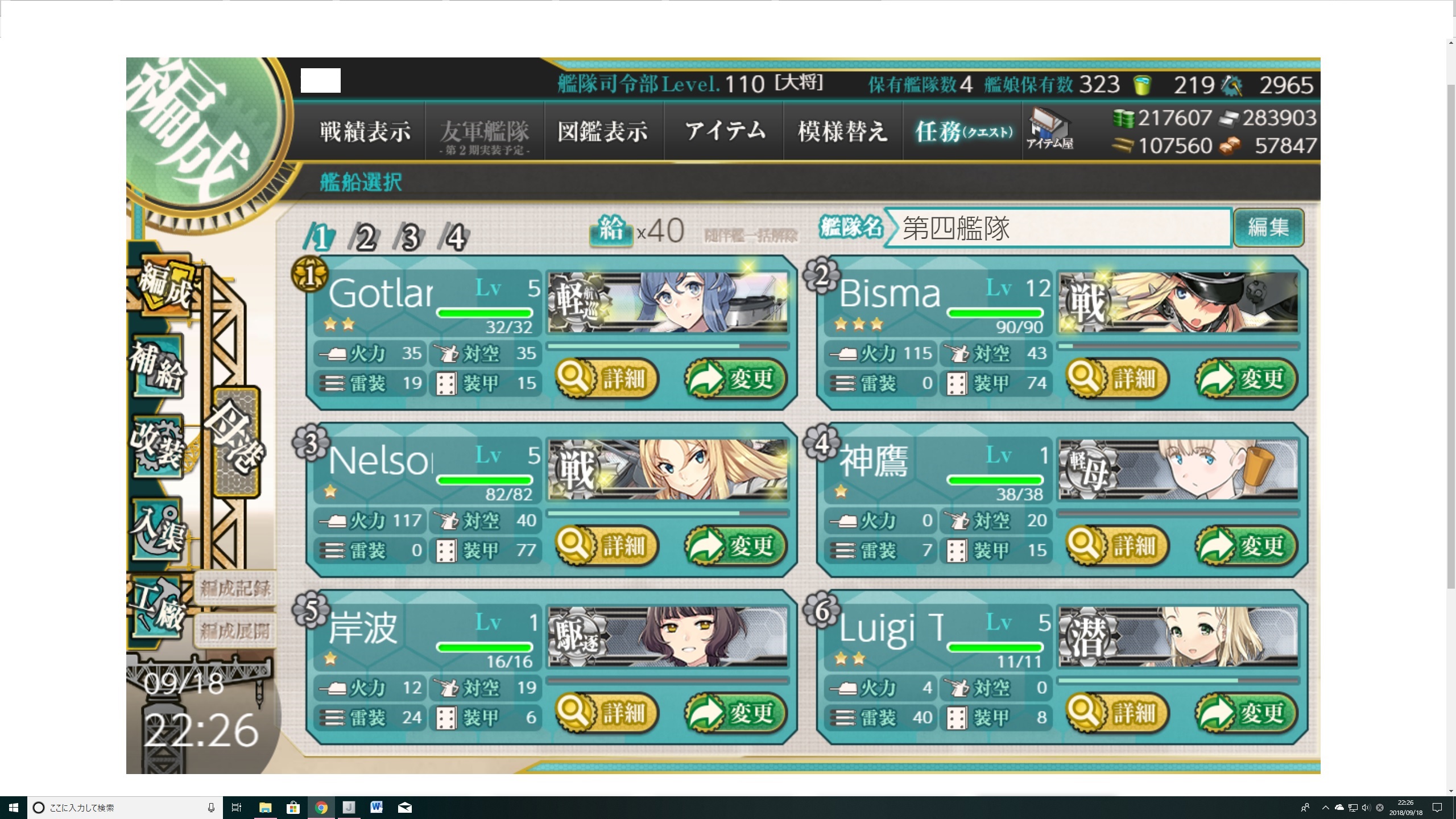This screenshot has height=819, width=1456.
Task: Visit the アイテム屋 item shop
Action: (x=1050, y=130)
